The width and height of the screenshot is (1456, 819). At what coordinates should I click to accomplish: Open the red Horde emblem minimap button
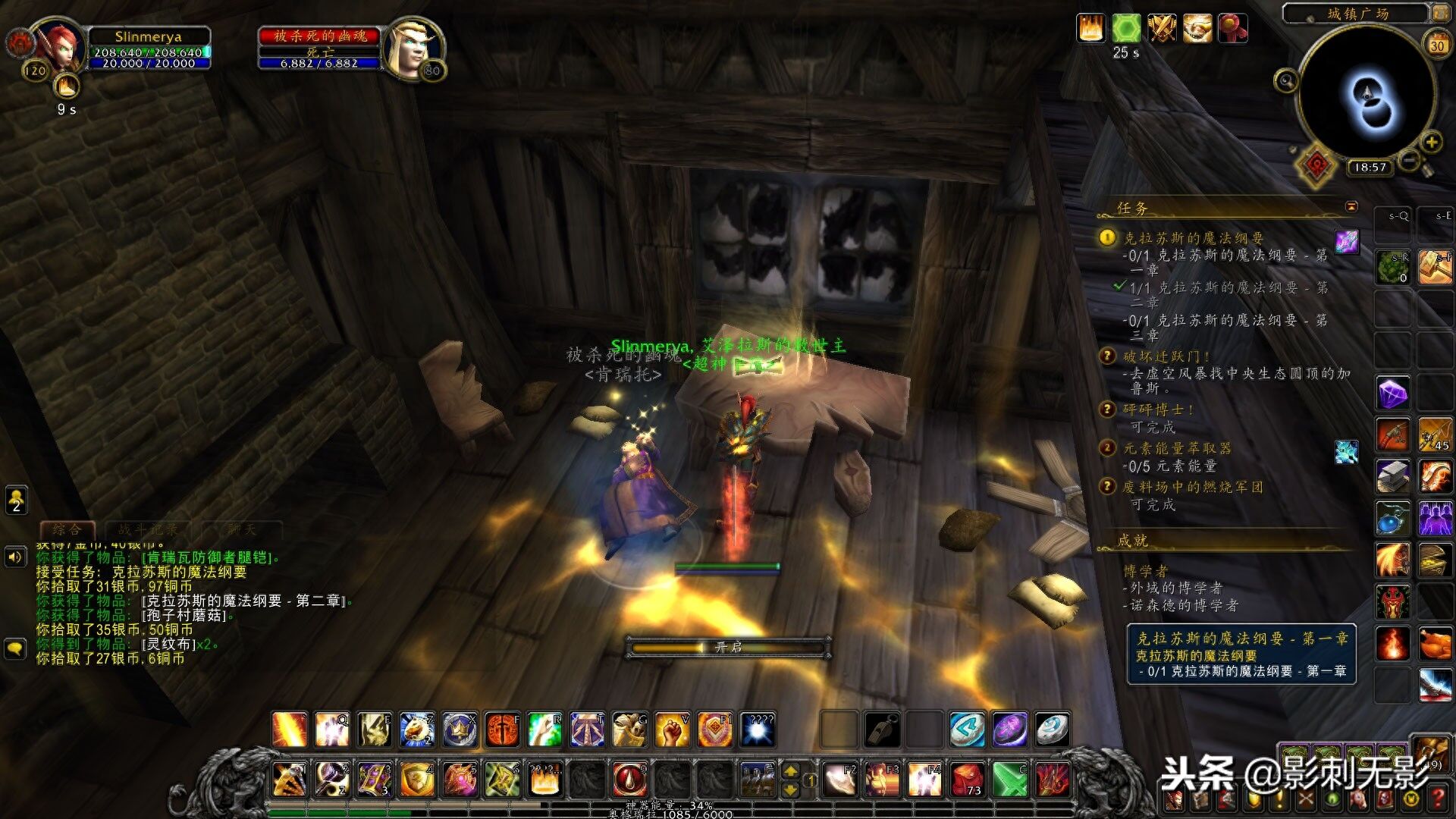(x=1316, y=165)
